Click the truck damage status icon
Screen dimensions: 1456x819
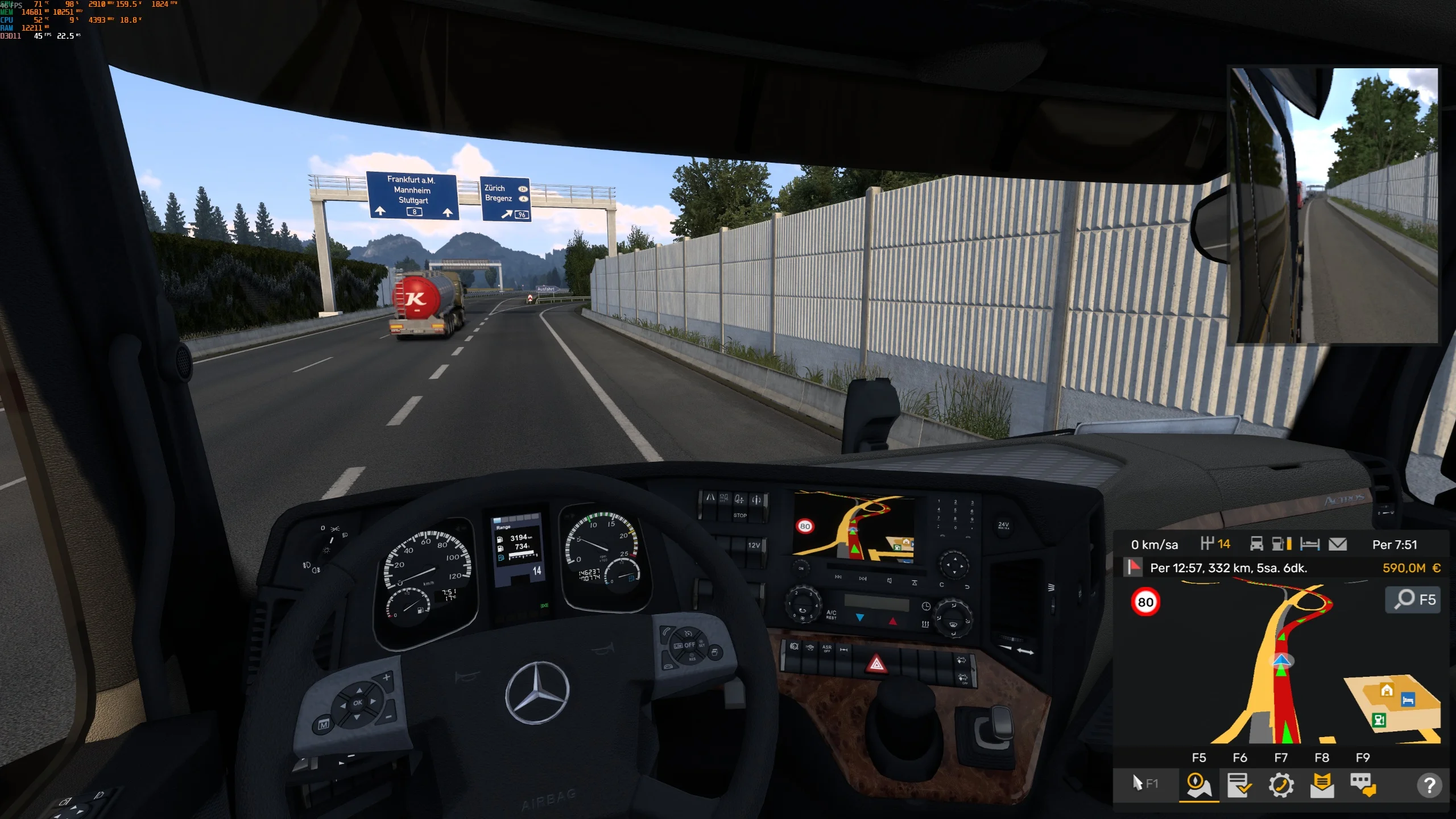point(1256,544)
